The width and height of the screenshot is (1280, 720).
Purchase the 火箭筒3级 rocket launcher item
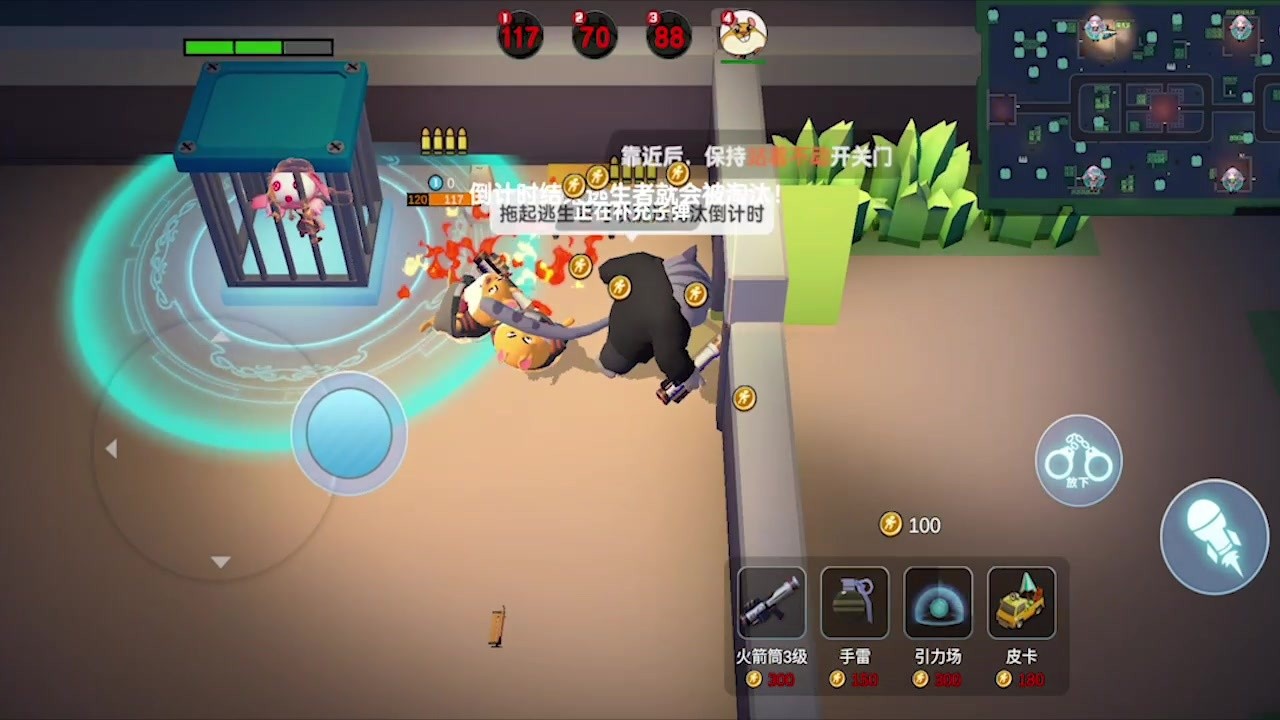tap(770, 603)
